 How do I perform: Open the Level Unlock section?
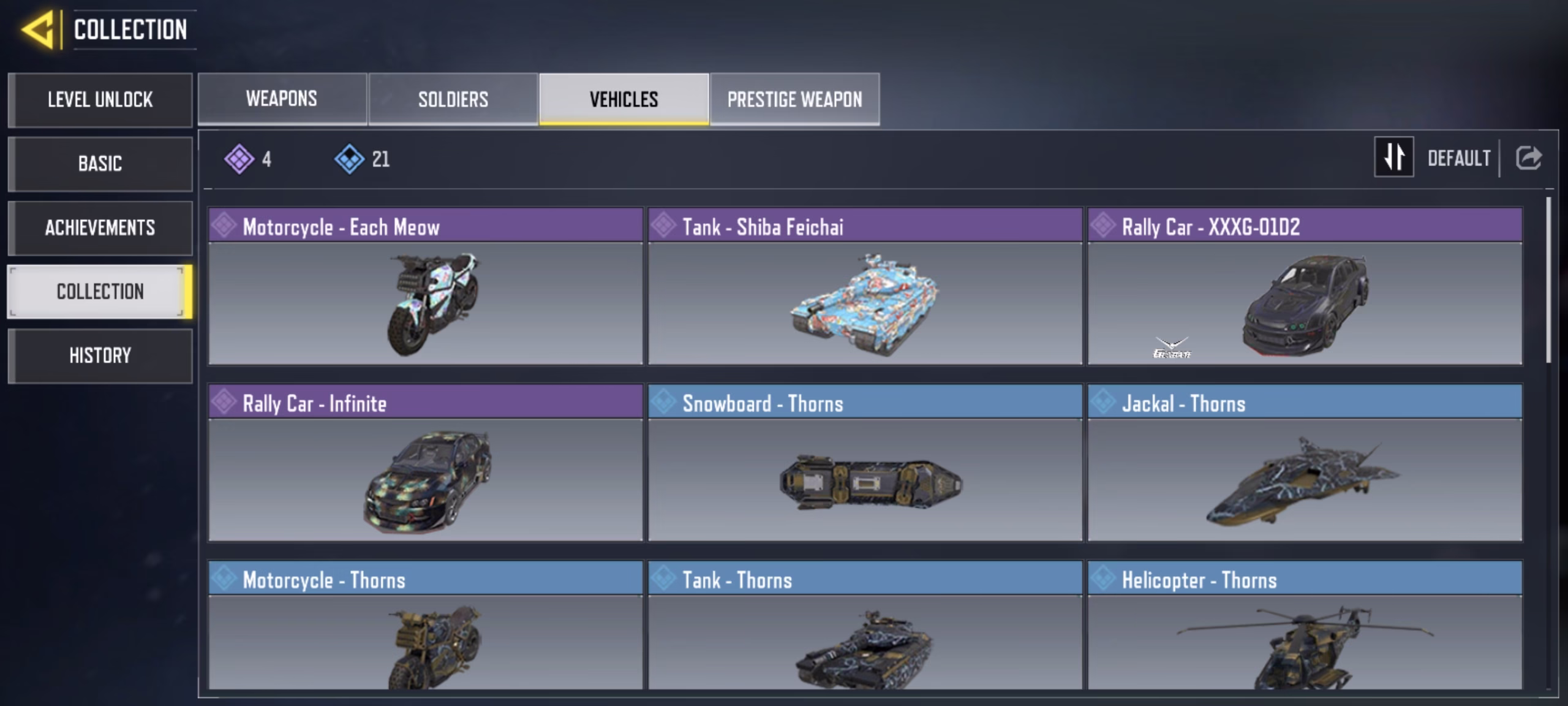[100, 100]
